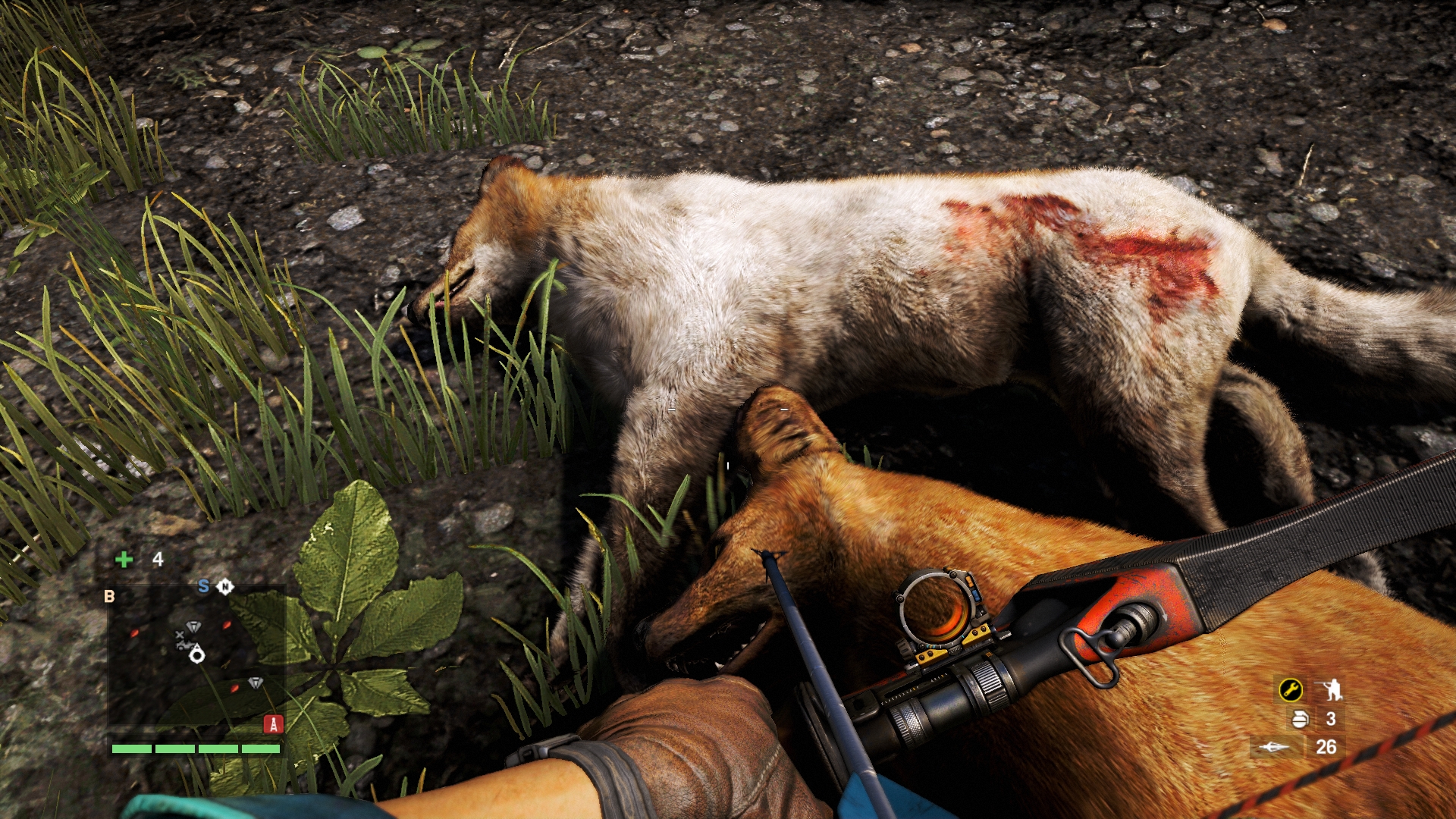Select the north compass marker
Screen dimensions: 1456x819
click(225, 586)
